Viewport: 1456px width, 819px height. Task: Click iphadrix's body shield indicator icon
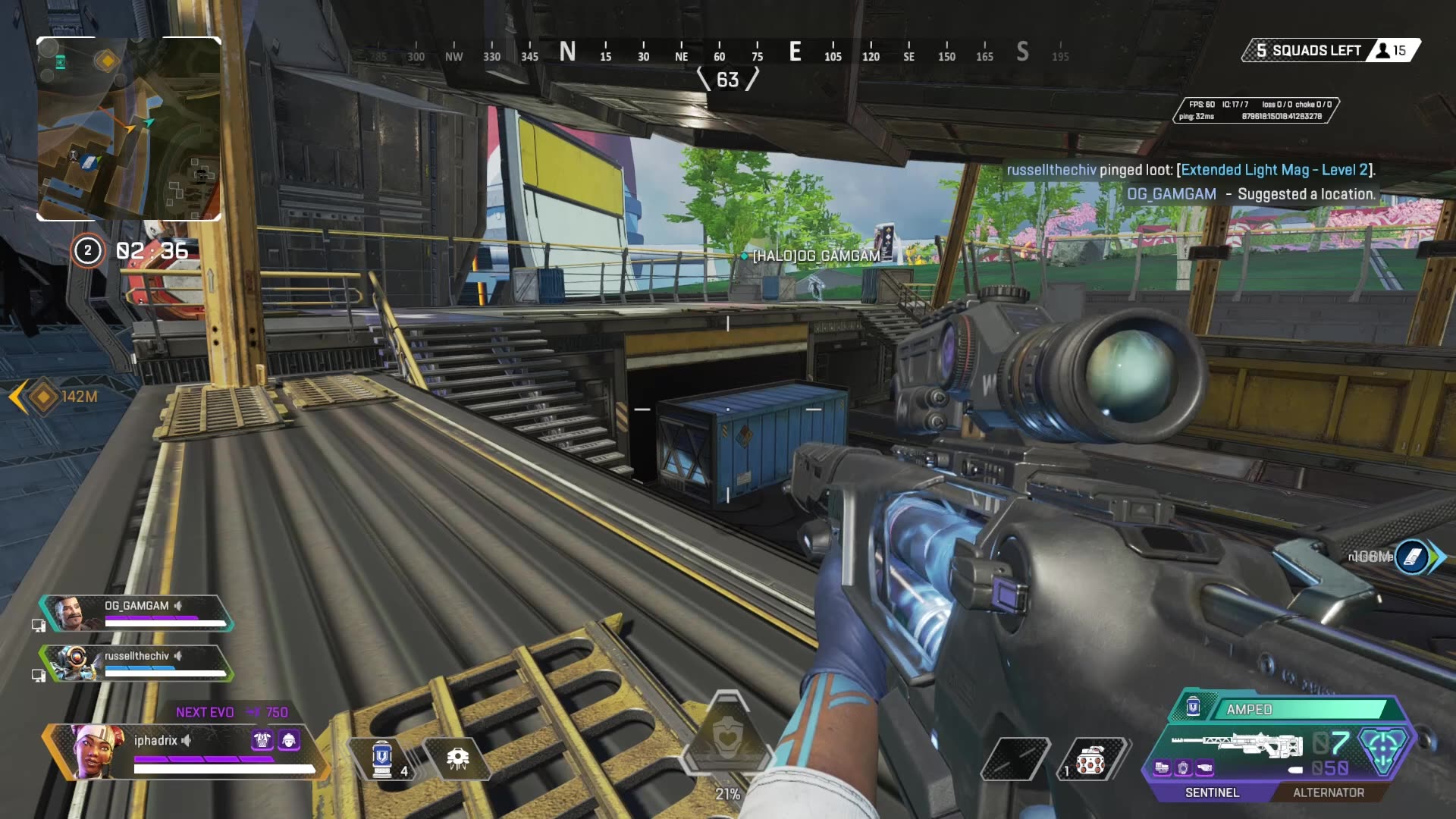point(262,740)
